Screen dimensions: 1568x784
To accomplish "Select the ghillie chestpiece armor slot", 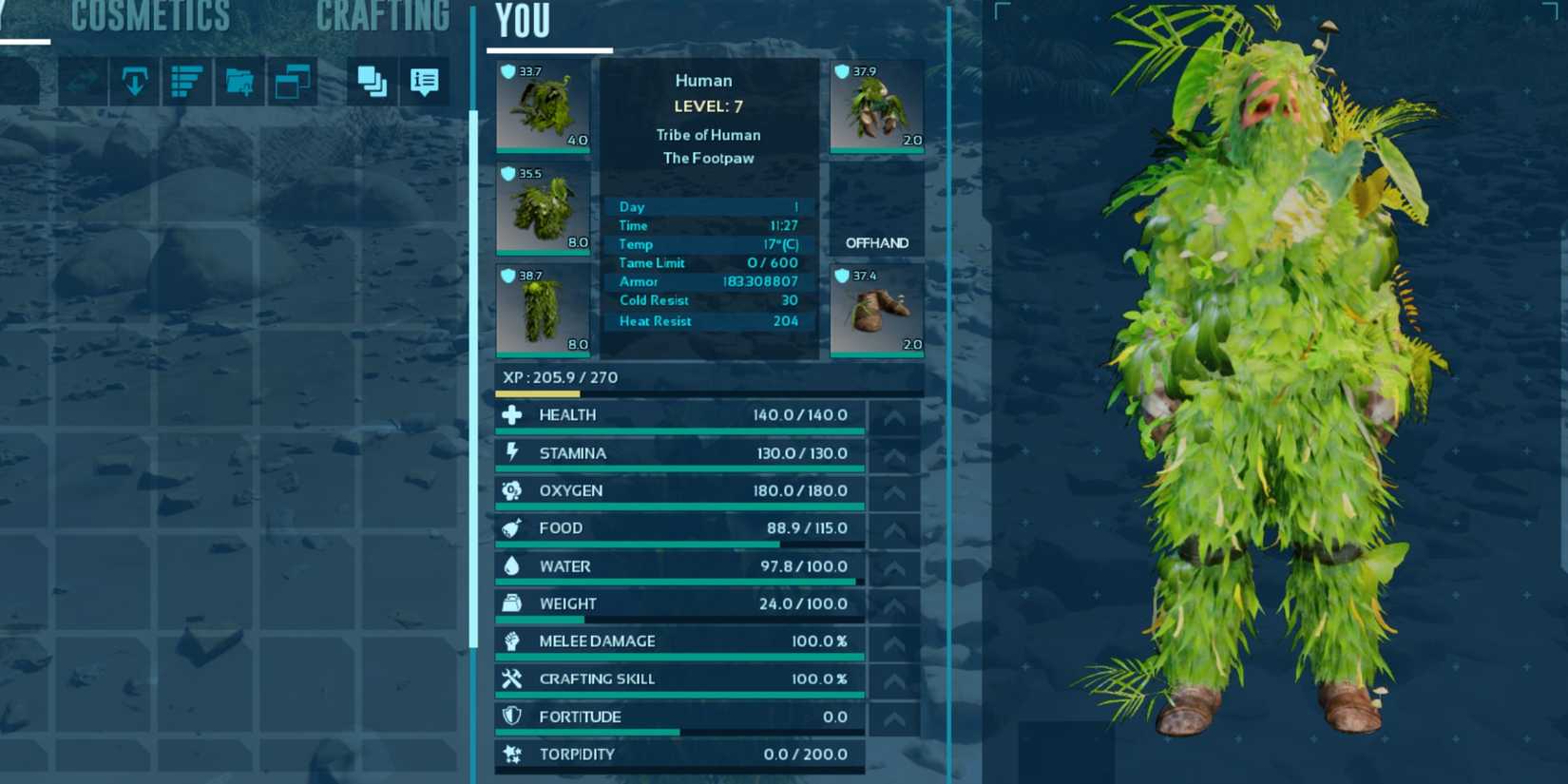I will (x=542, y=209).
